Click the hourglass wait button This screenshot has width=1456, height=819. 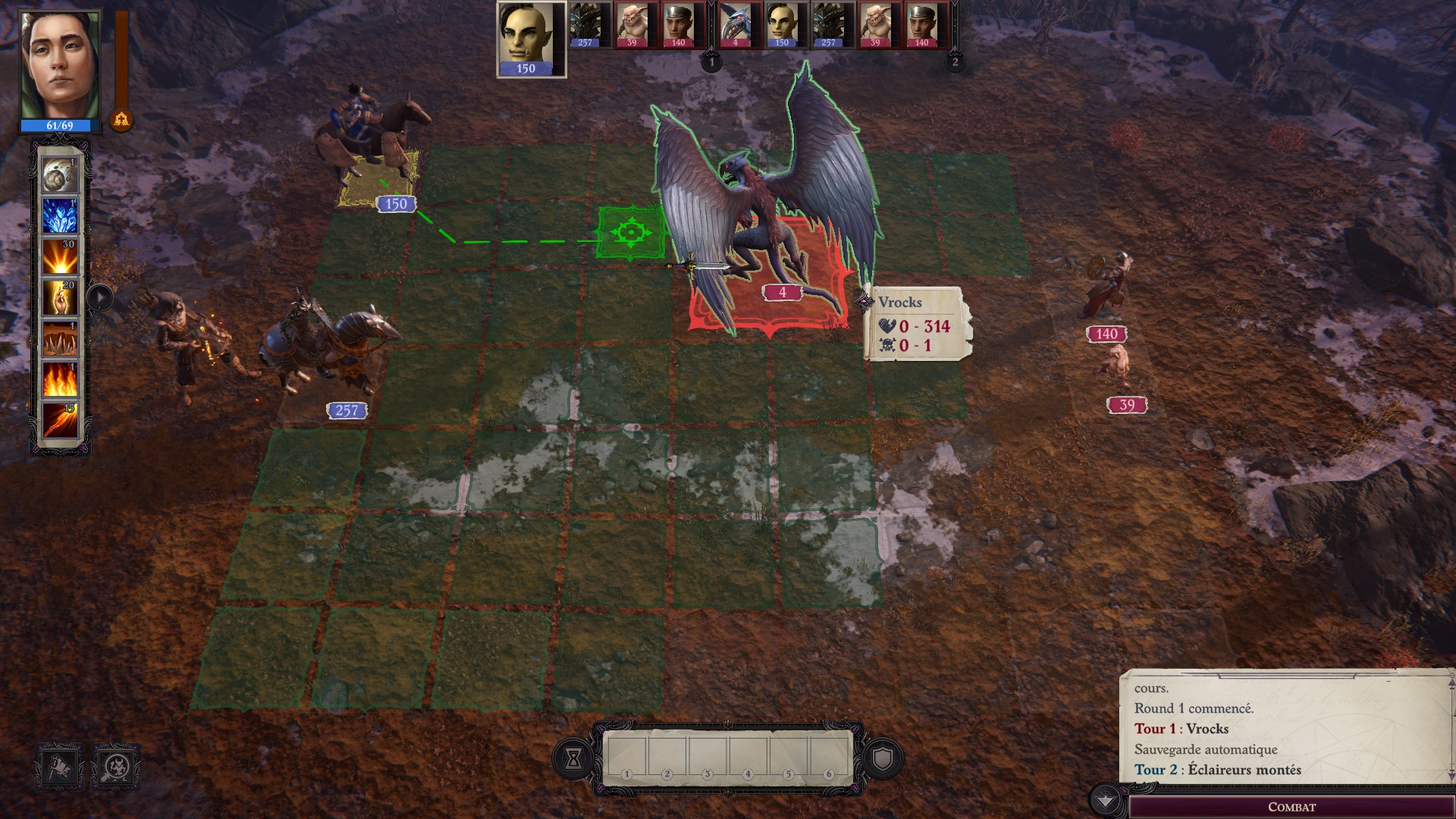point(573,758)
